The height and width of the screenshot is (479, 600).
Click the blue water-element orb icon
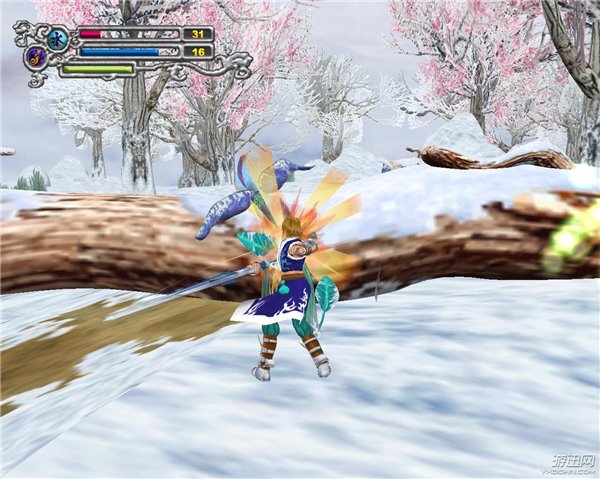click(57, 39)
